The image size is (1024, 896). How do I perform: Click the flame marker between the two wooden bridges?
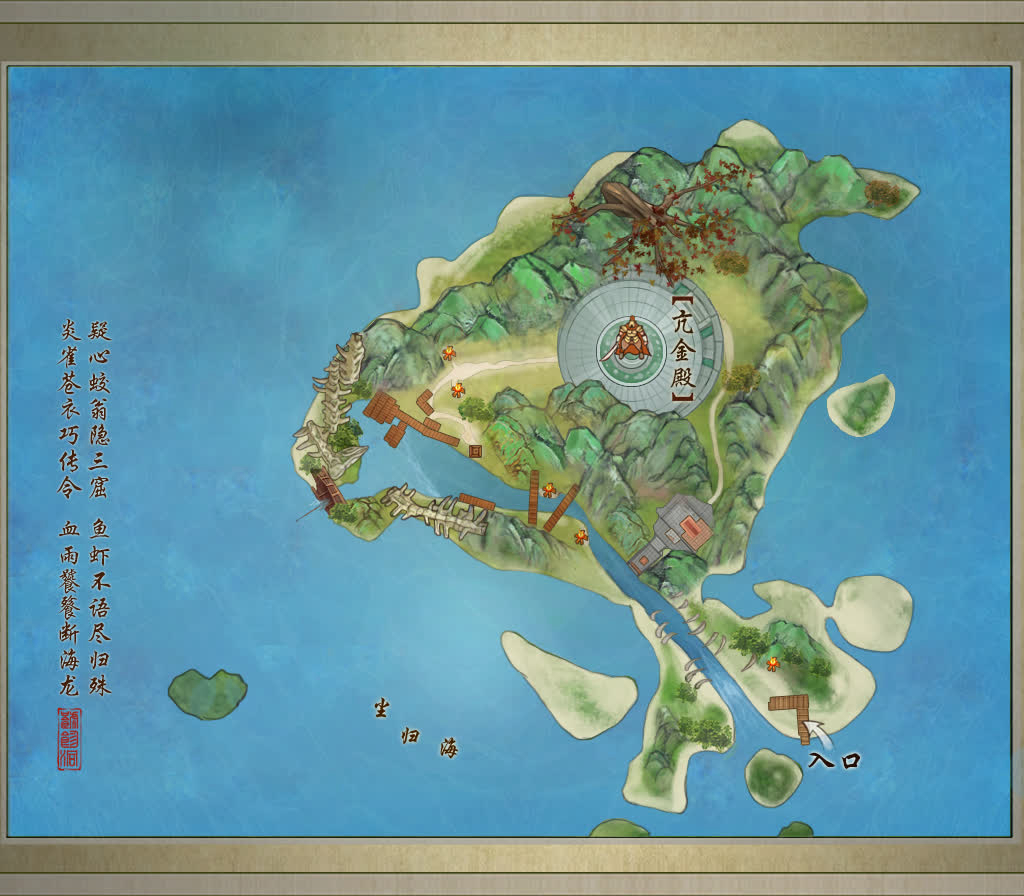click(x=549, y=490)
